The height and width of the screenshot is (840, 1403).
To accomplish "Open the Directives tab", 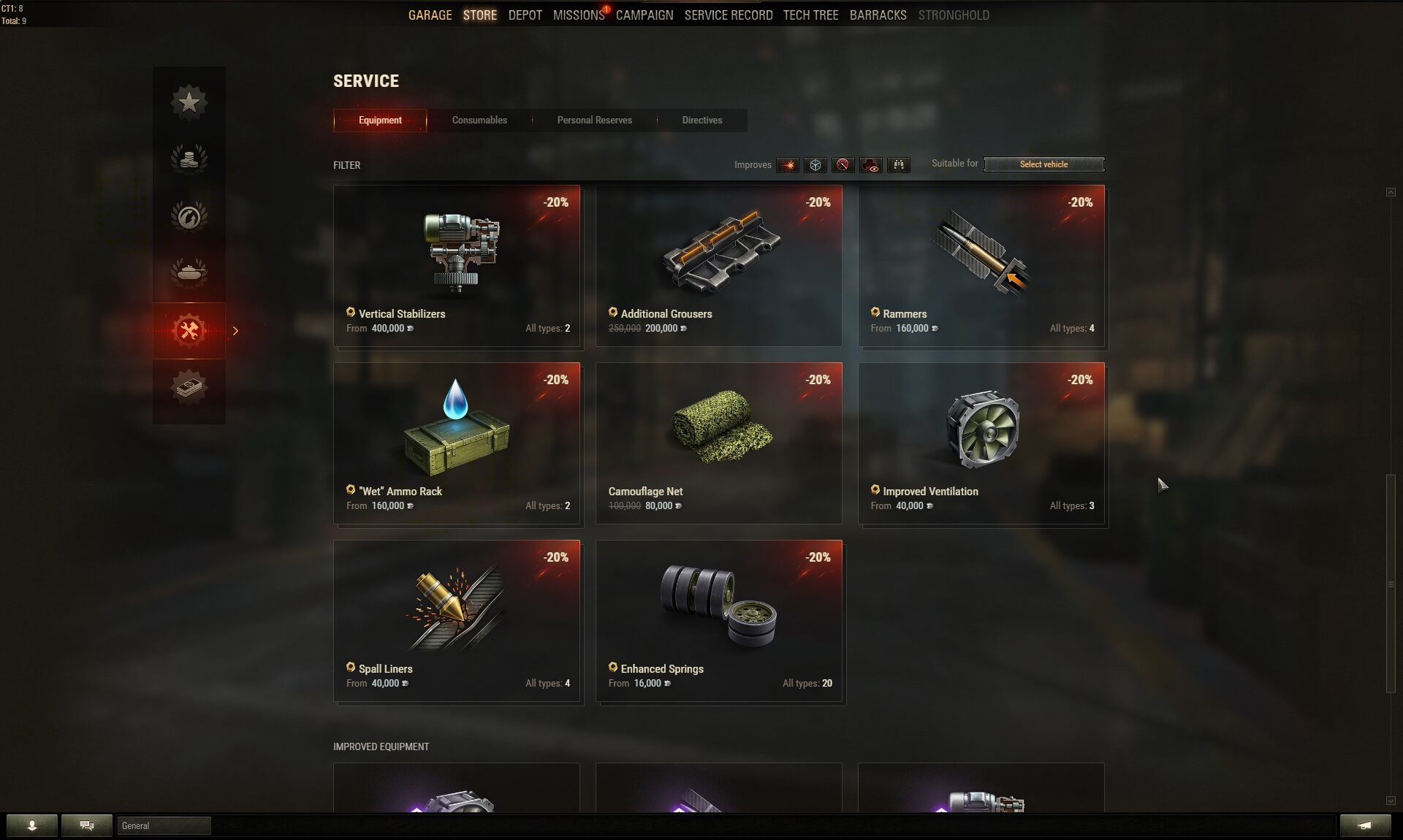I will coord(701,121).
